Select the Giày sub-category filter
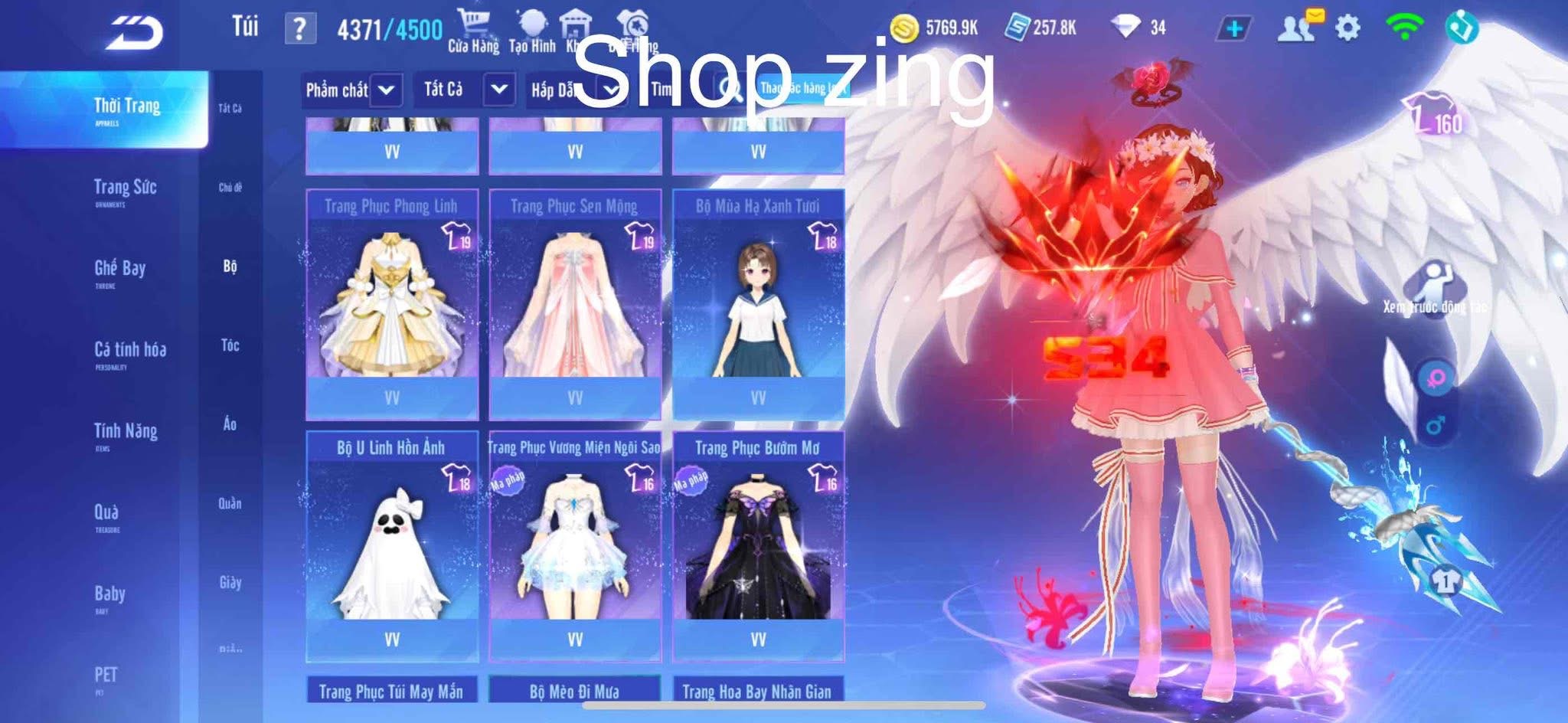 (x=230, y=583)
